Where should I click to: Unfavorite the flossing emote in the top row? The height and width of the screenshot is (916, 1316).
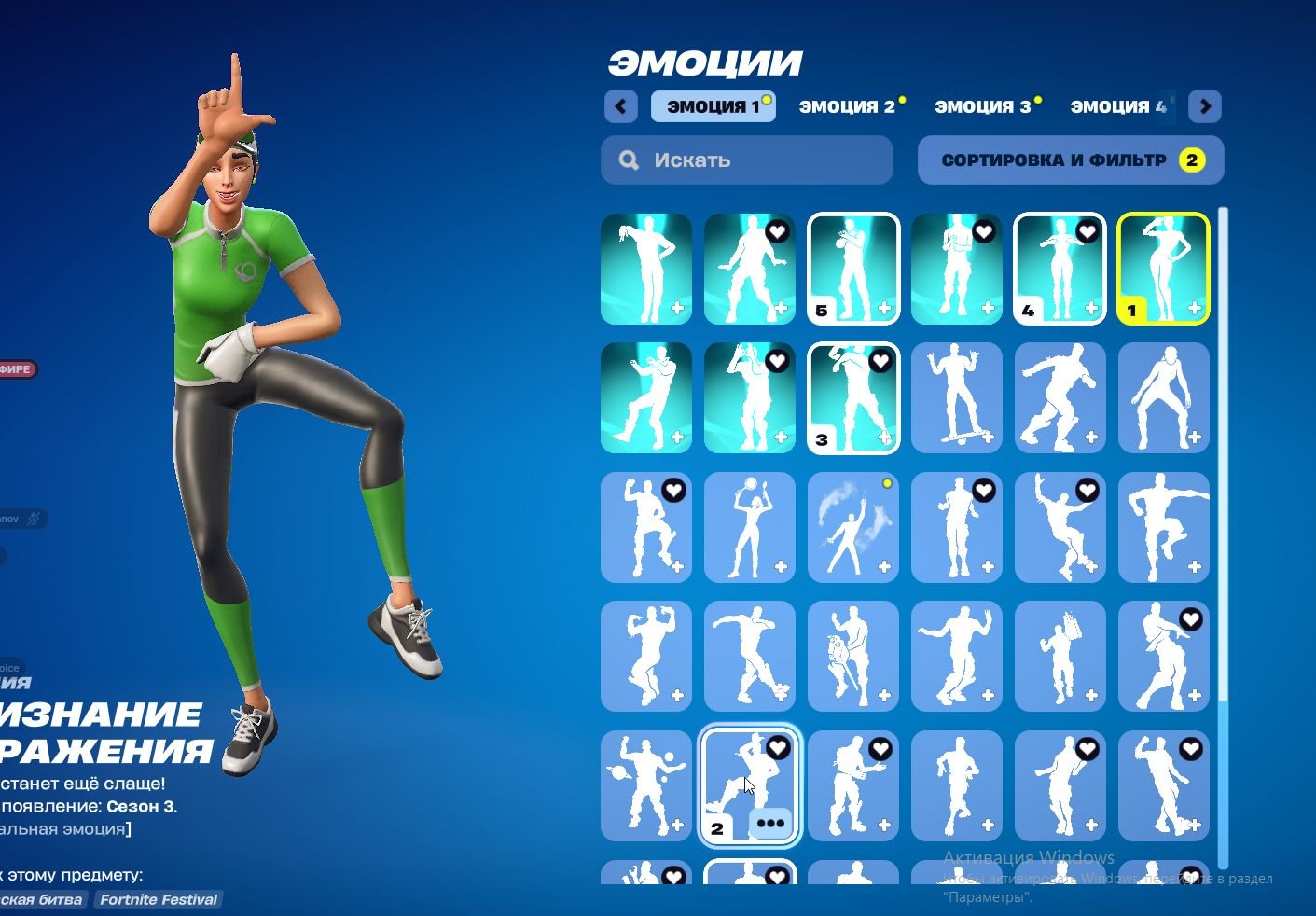pyautogui.click(x=778, y=232)
